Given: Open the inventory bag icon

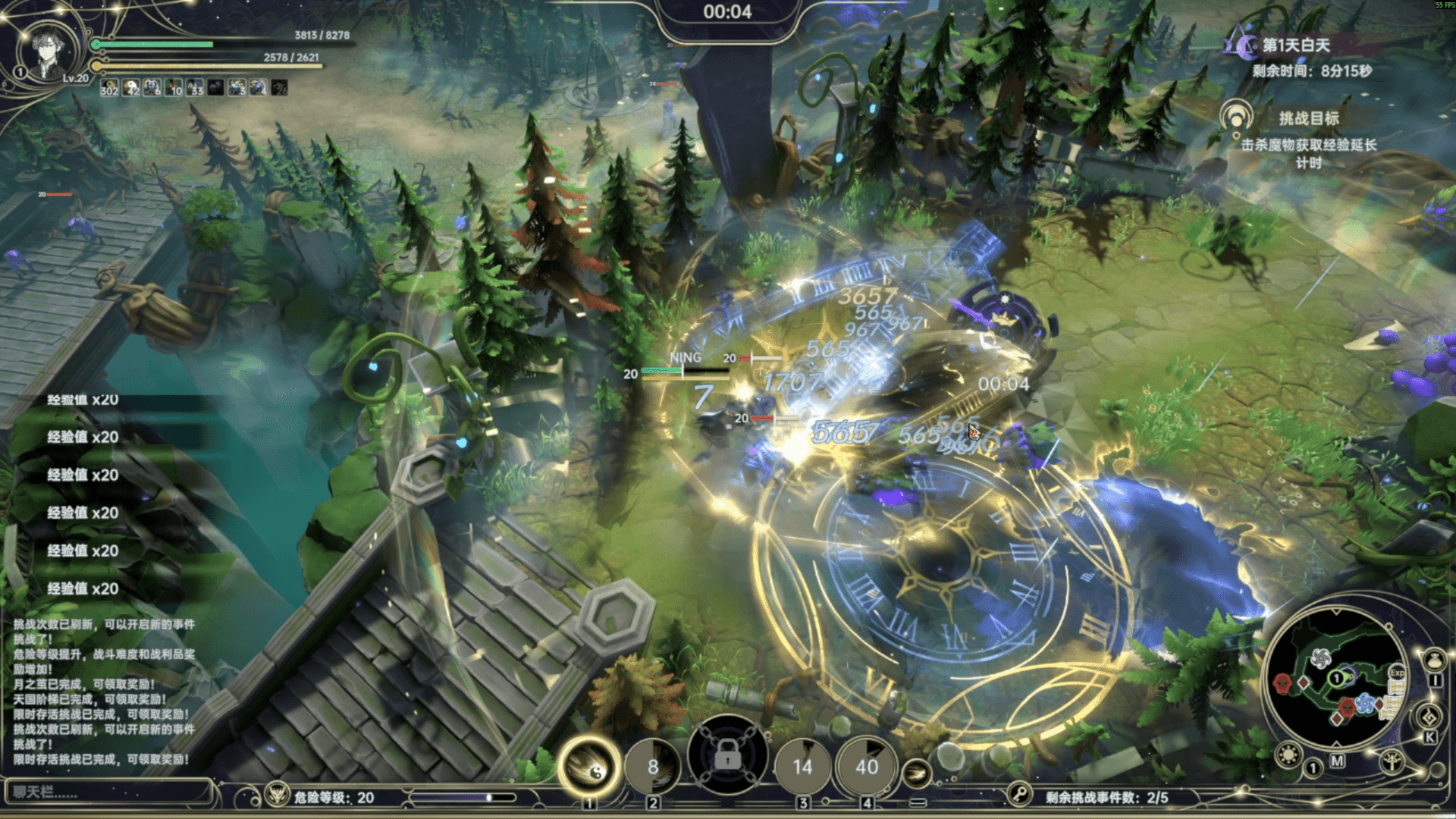Looking at the screenshot, I should 1432,658.
